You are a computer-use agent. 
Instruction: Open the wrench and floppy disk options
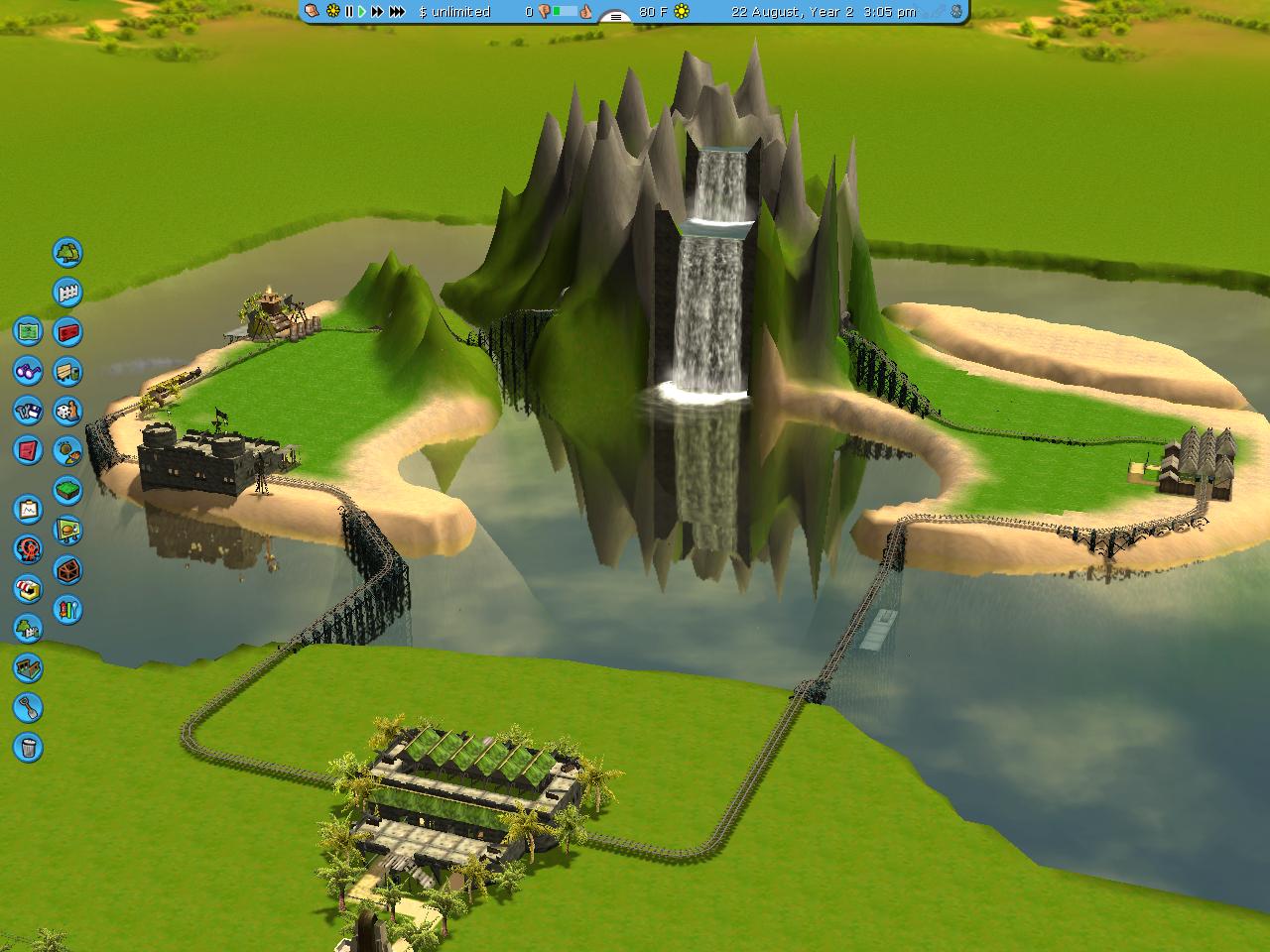28,411
